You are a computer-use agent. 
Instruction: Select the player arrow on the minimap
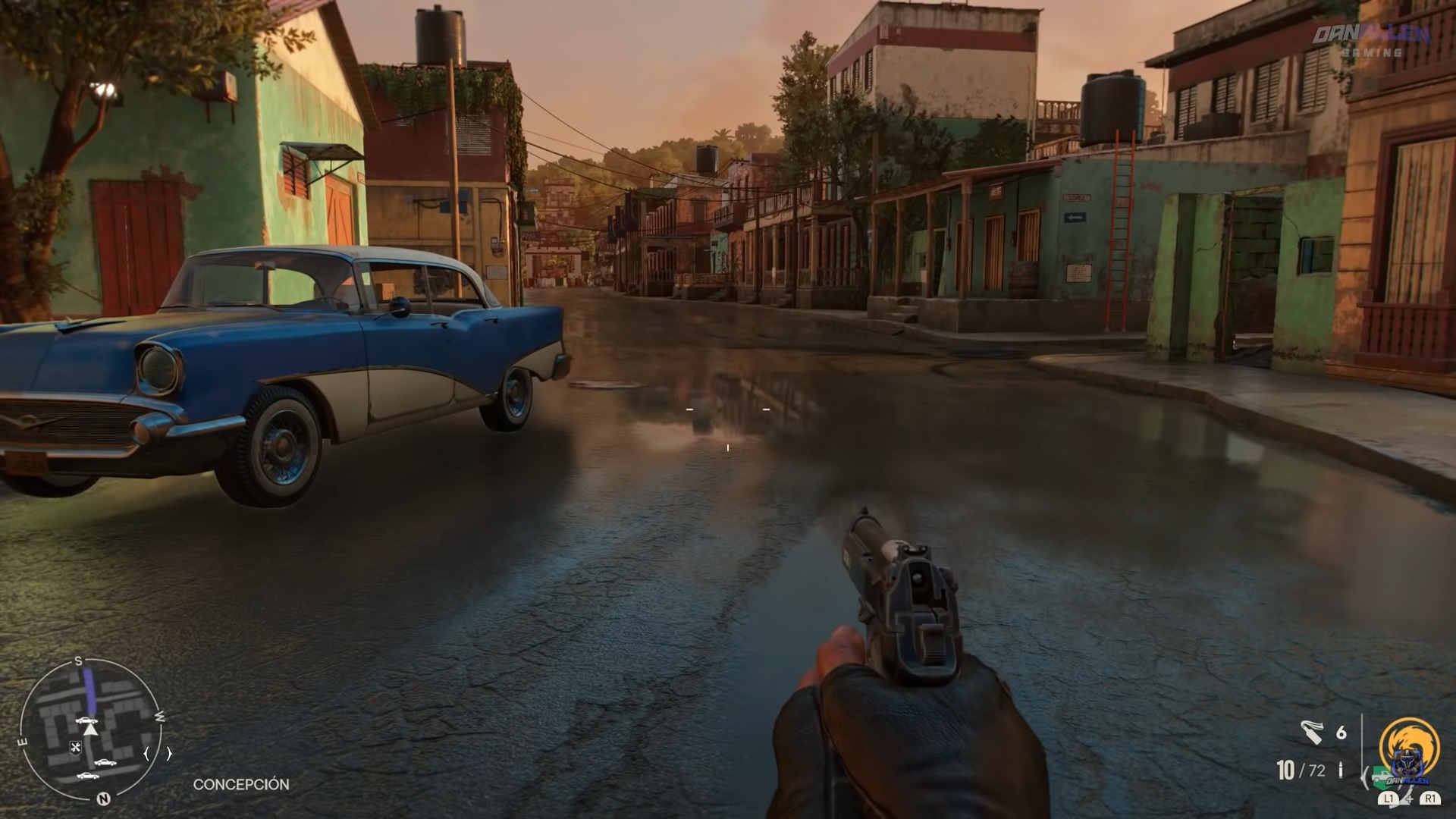[x=90, y=730]
